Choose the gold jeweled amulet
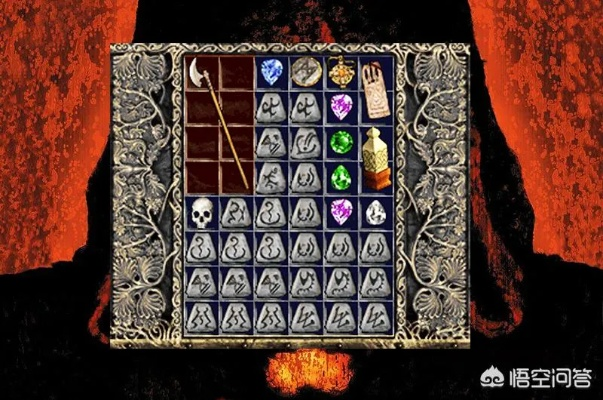 coord(340,72)
